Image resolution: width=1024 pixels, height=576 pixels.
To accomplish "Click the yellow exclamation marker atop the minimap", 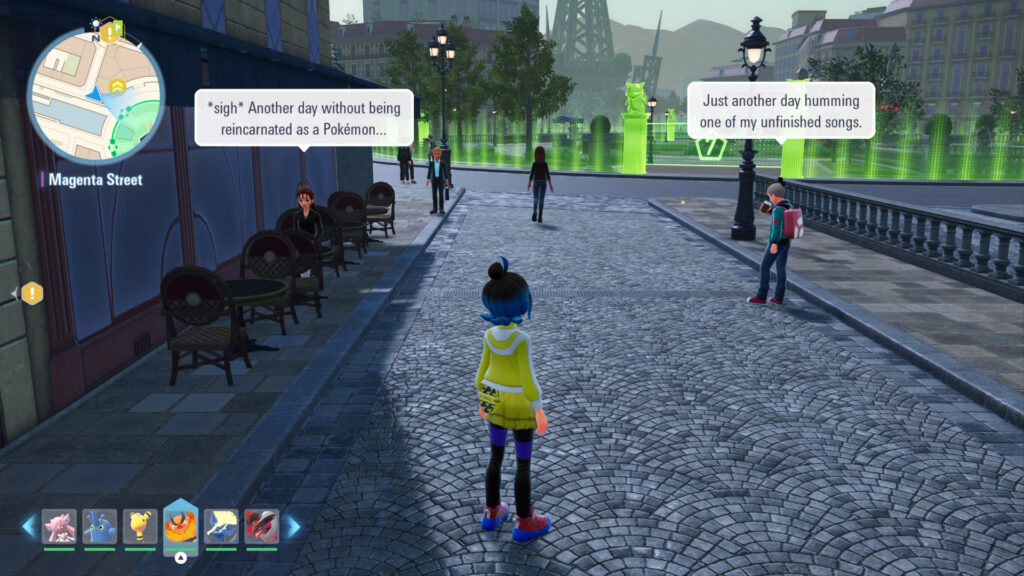I will 108,33.
